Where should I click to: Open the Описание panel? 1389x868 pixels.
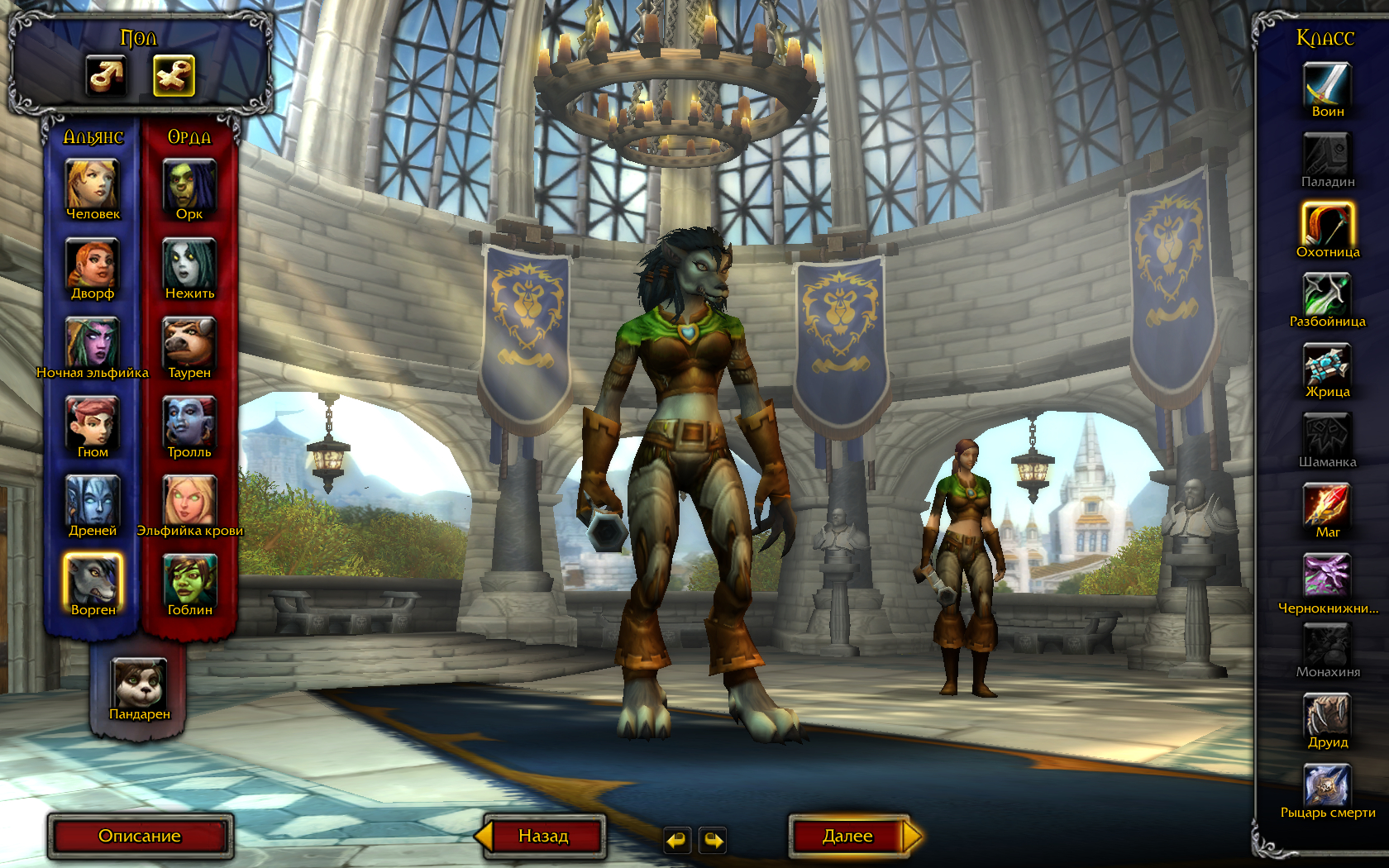click(140, 836)
